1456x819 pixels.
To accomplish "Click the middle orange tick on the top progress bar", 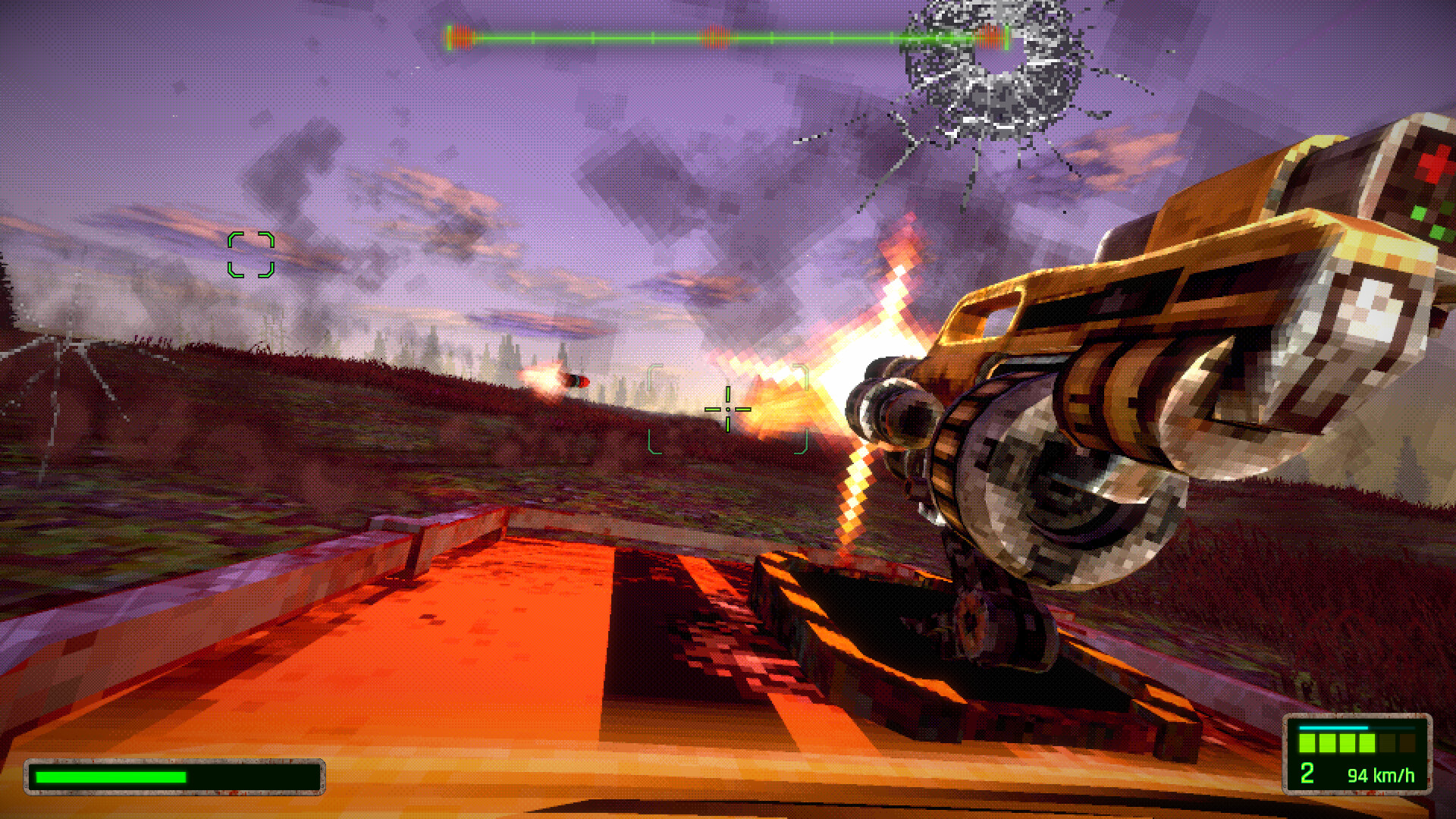I will pyautogui.click(x=717, y=34).
